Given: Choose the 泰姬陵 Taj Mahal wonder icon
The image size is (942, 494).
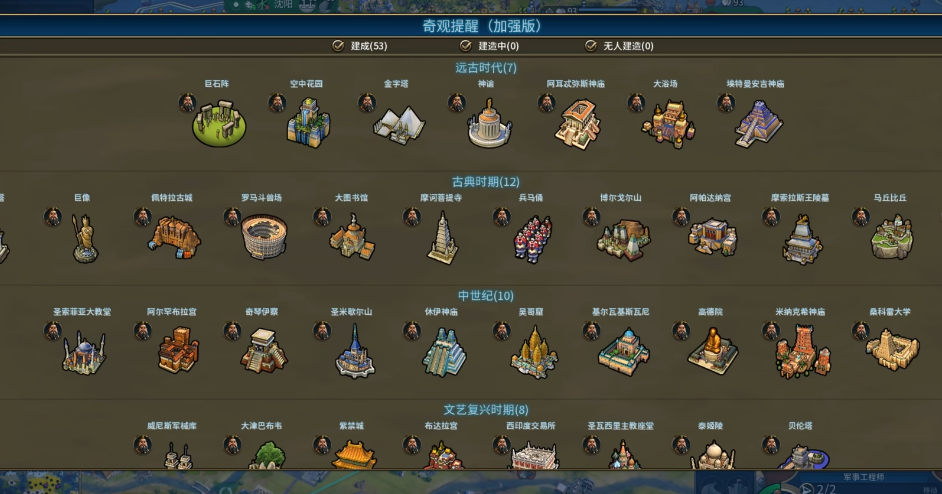Looking at the screenshot, I should pos(712,456).
